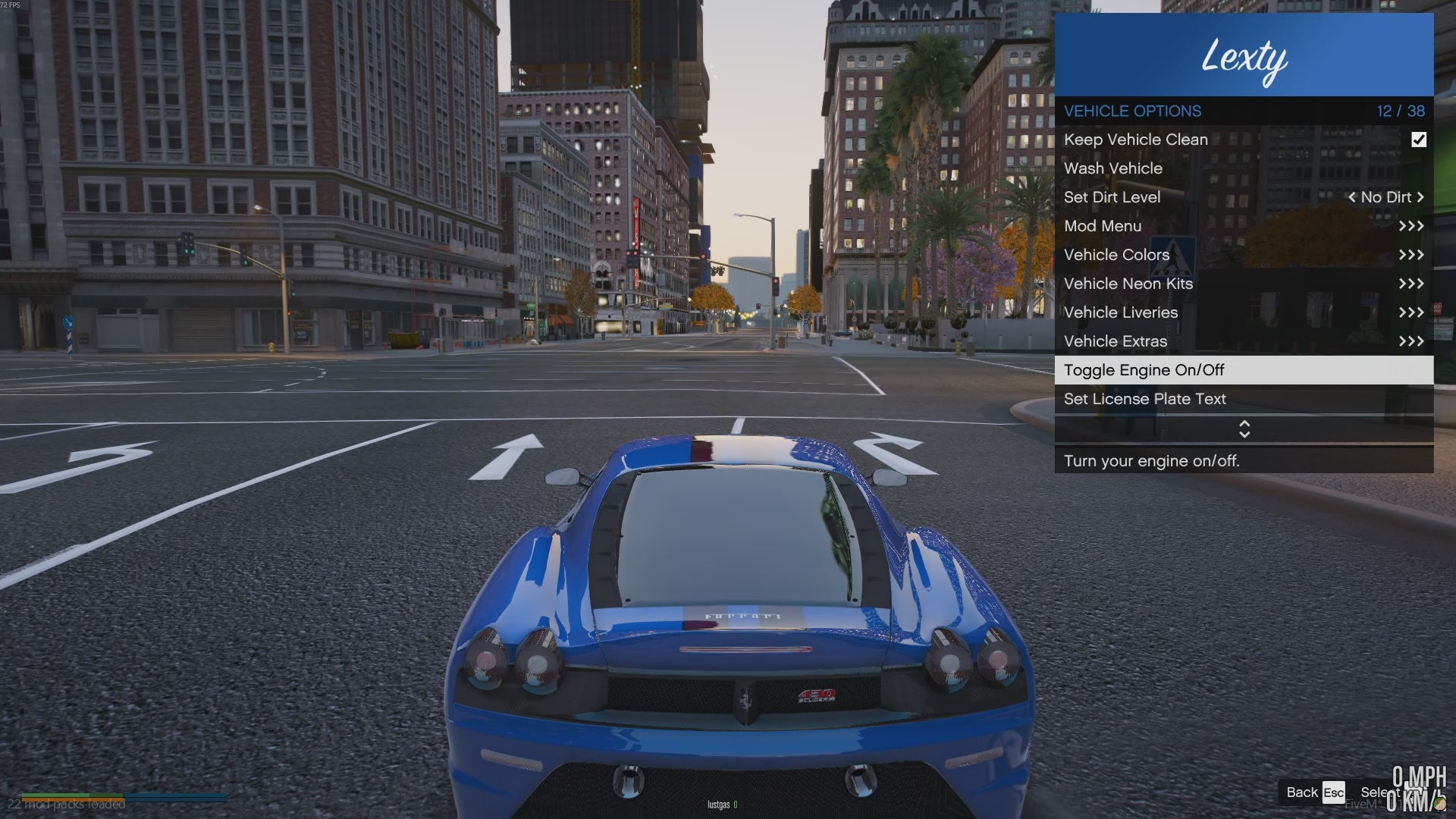Select the Wash Vehicle option

click(1113, 168)
